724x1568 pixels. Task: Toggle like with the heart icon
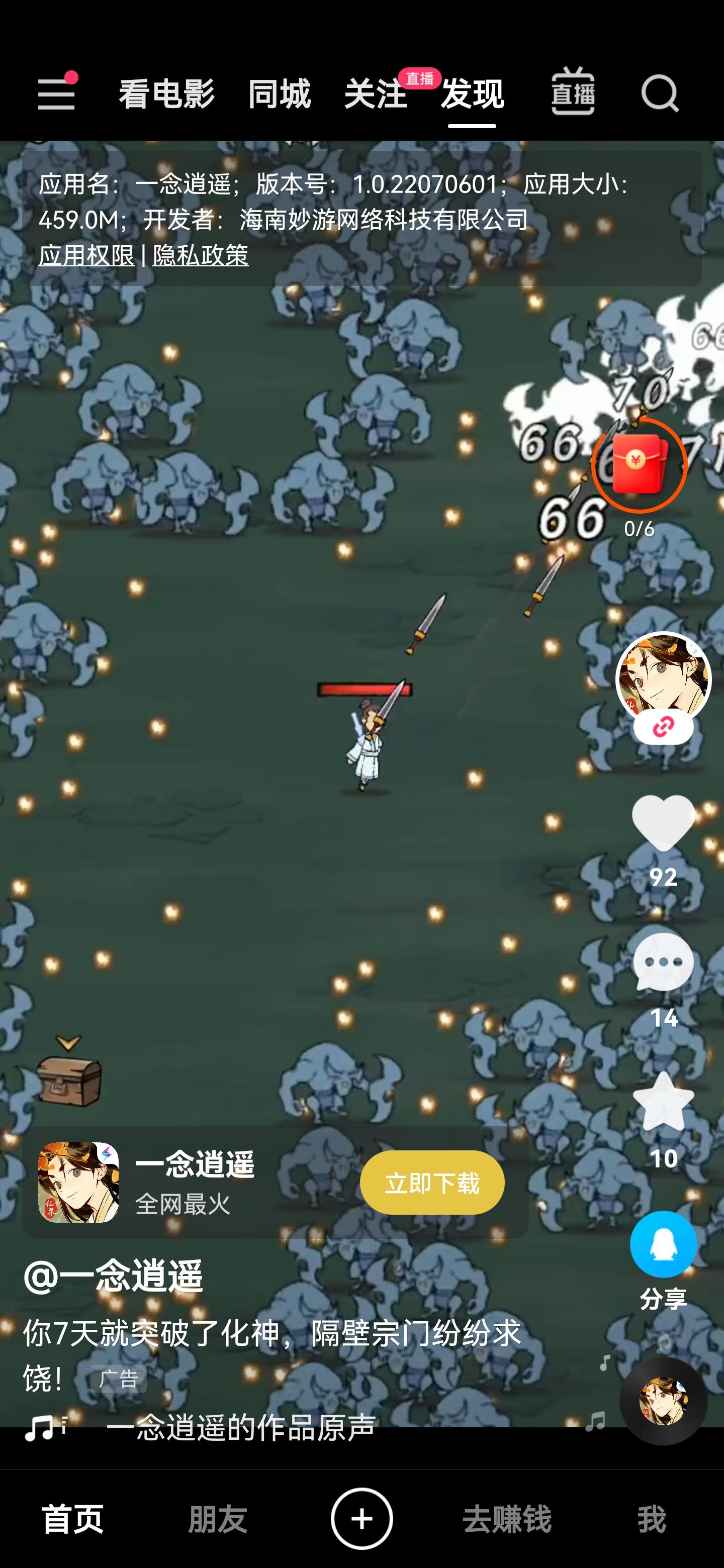tap(664, 824)
